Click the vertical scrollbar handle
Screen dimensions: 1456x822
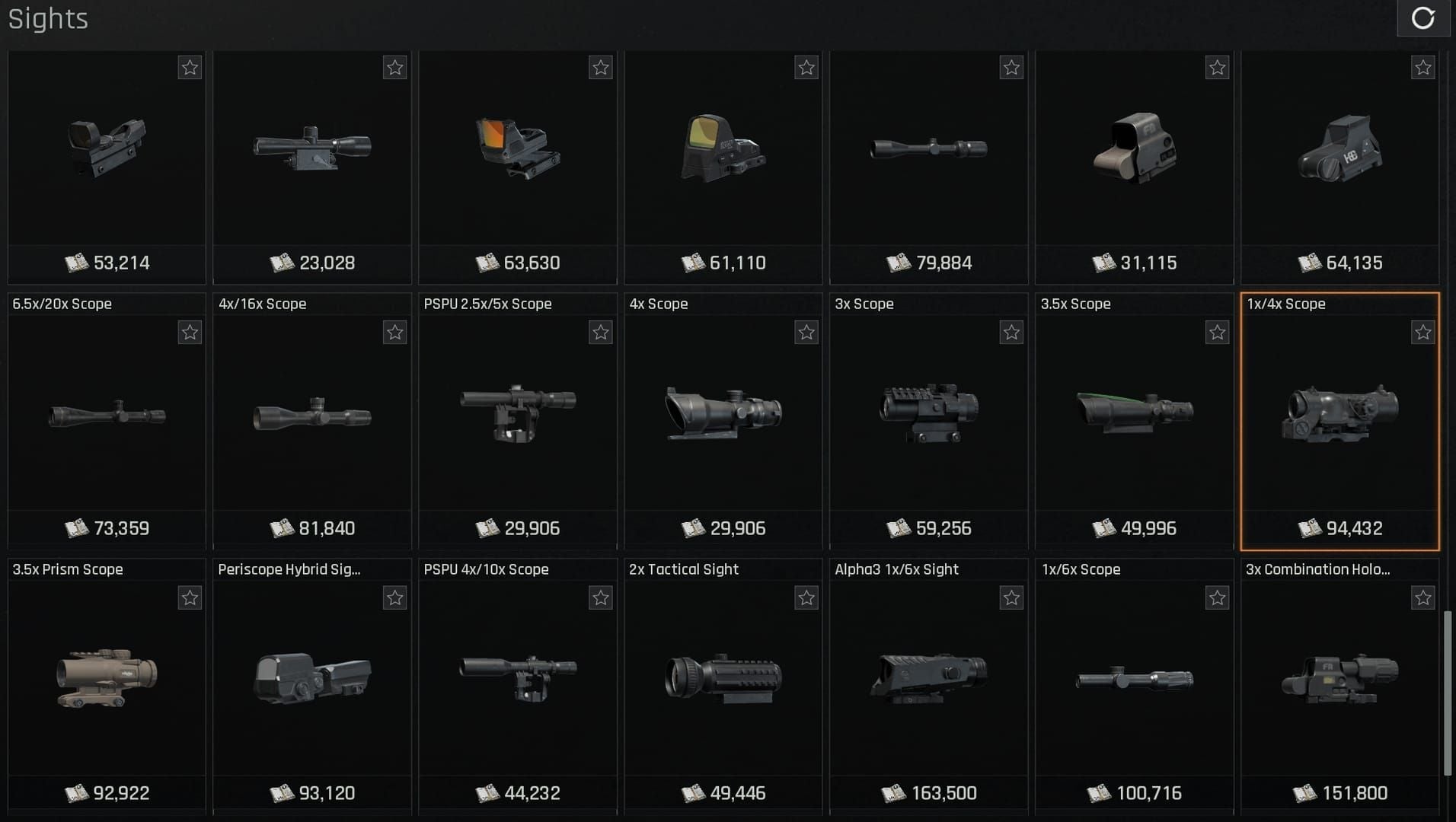point(1447,693)
